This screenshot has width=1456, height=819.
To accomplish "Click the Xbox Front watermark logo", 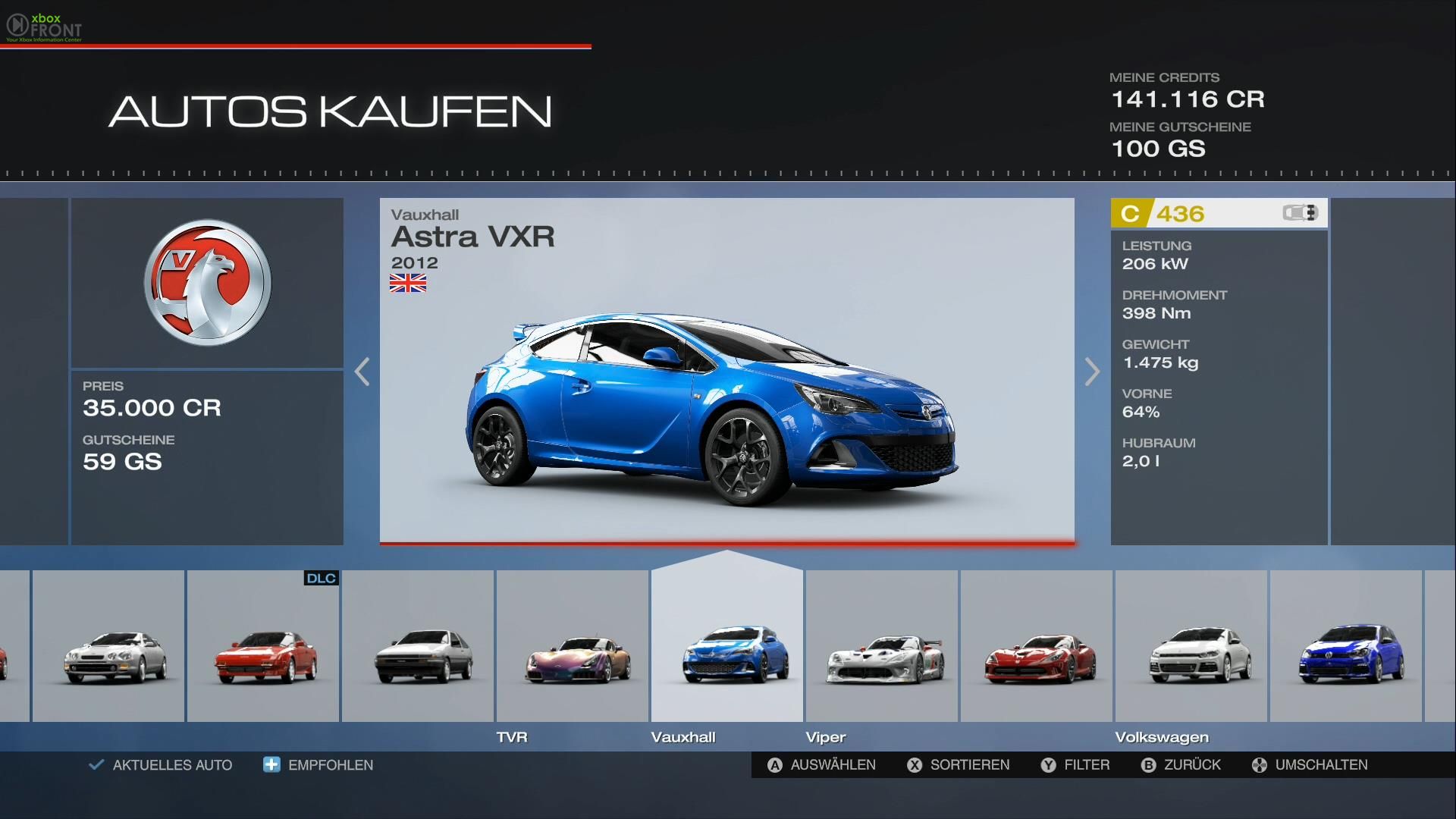I will tap(44, 27).
